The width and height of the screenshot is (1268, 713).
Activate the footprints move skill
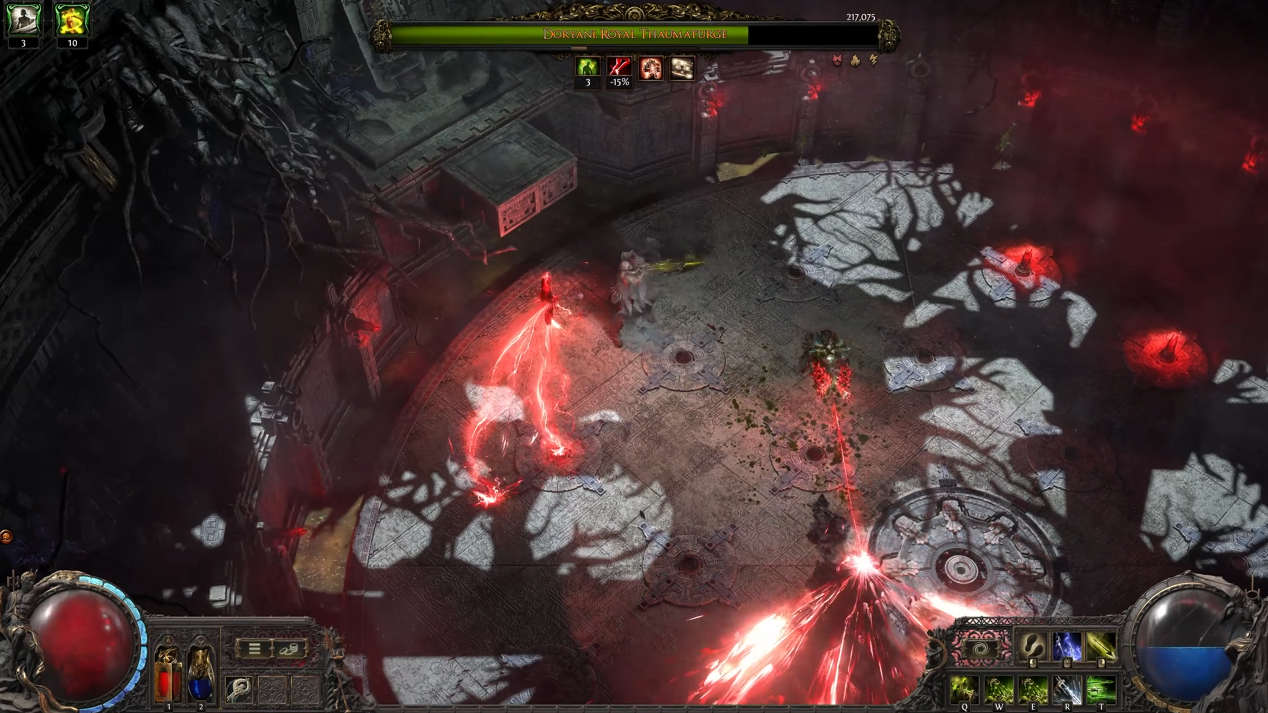pyautogui.click(x=1032, y=647)
